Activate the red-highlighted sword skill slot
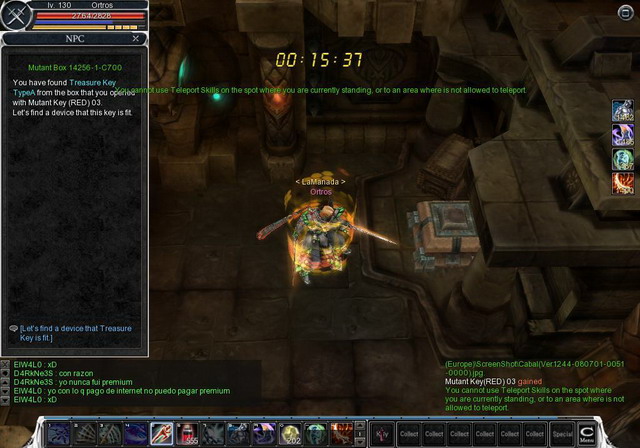 pos(161,434)
